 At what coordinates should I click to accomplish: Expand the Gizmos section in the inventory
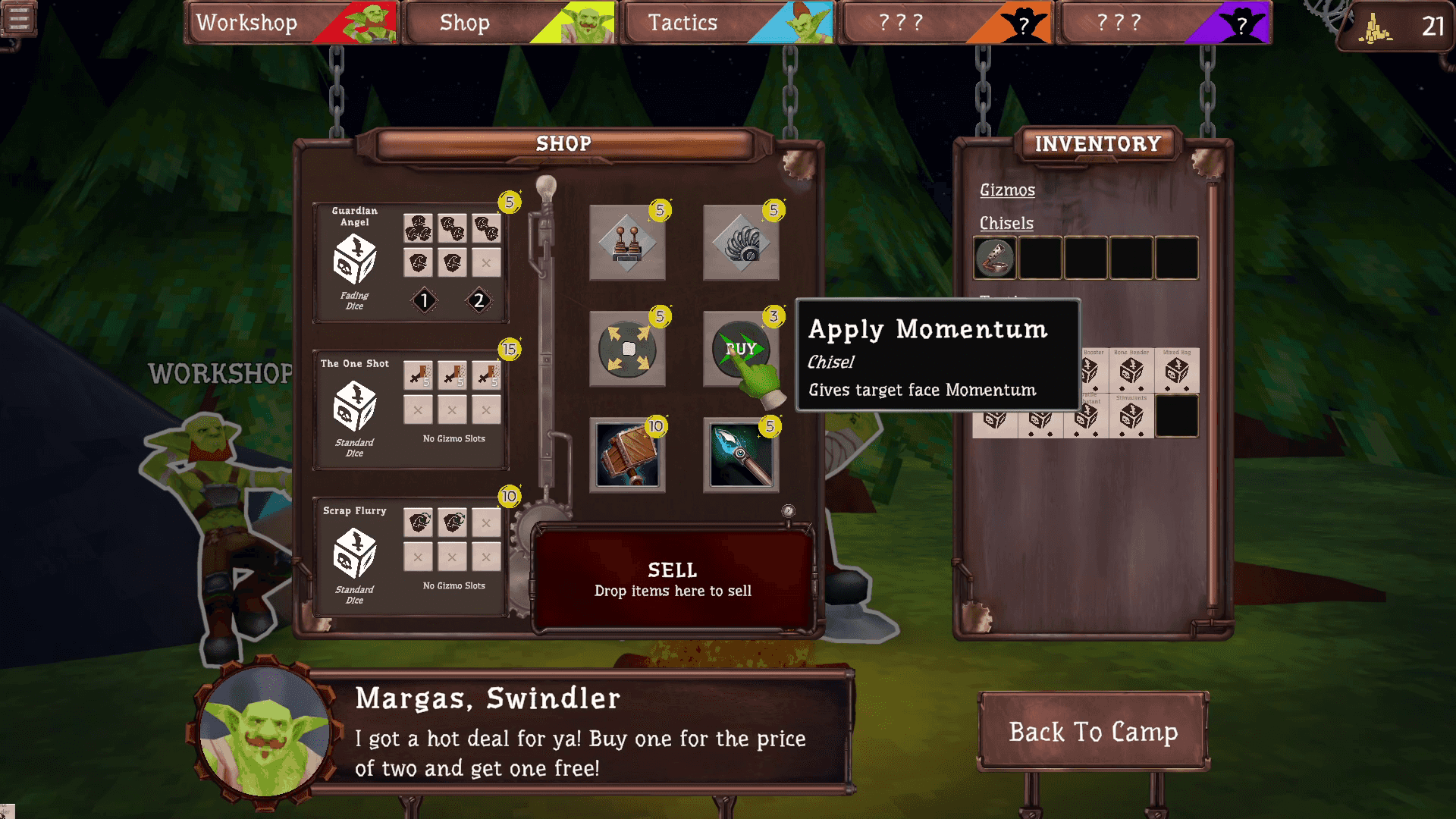1006,190
